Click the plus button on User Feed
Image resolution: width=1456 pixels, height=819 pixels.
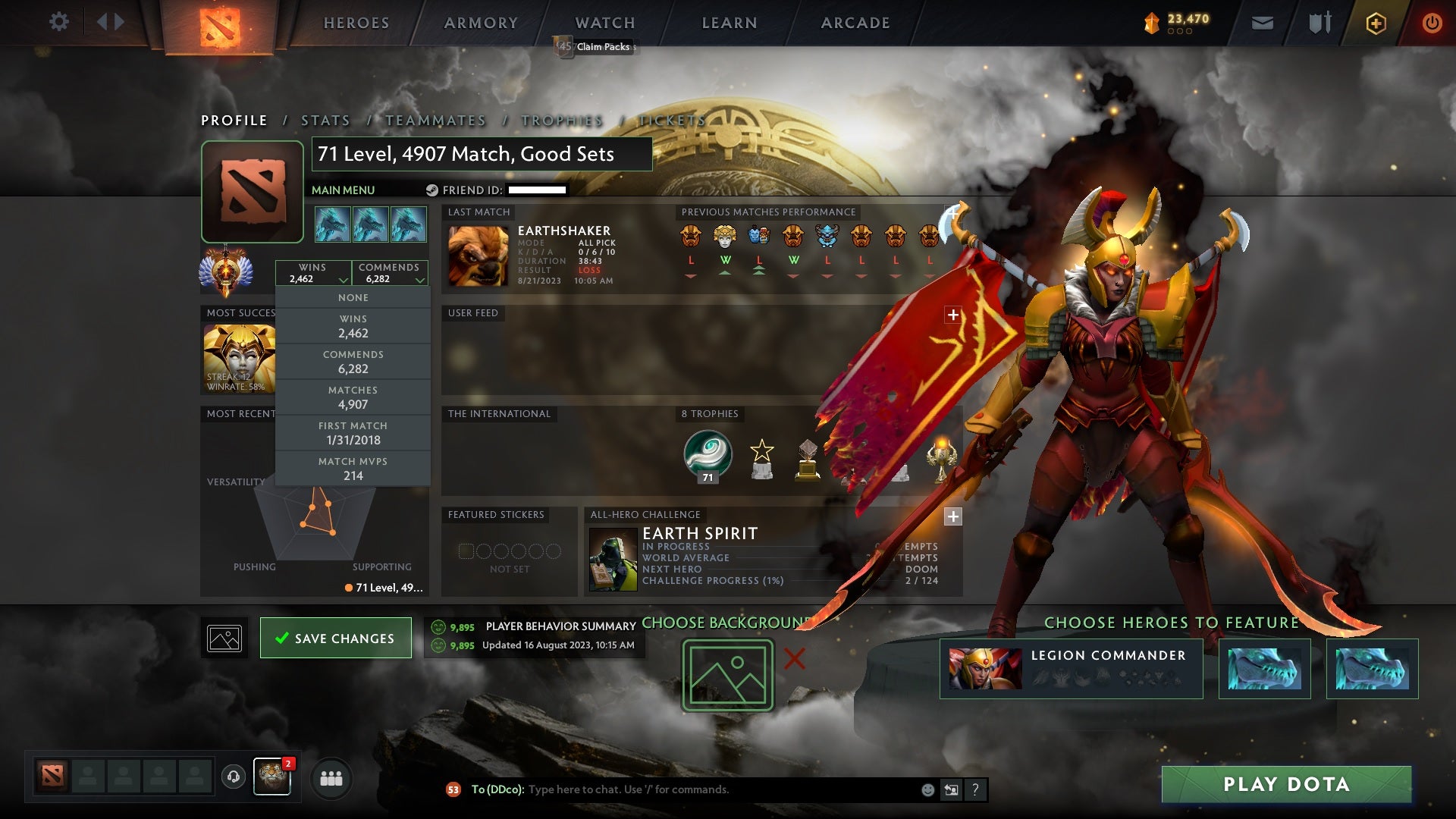[952, 314]
